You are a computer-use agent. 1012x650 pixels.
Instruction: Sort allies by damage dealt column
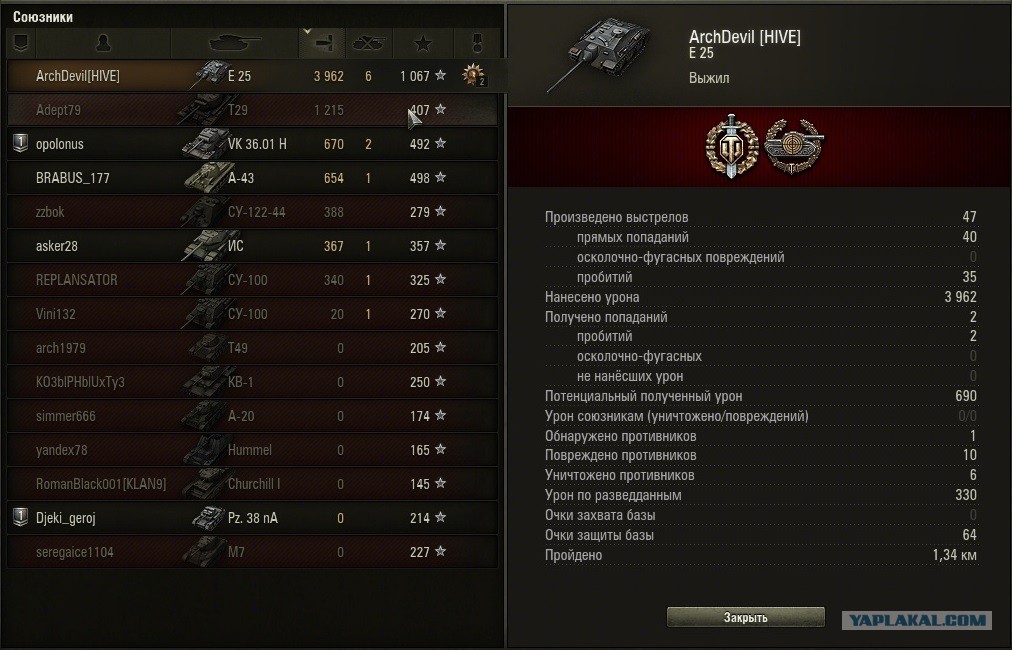pyautogui.click(x=321, y=43)
